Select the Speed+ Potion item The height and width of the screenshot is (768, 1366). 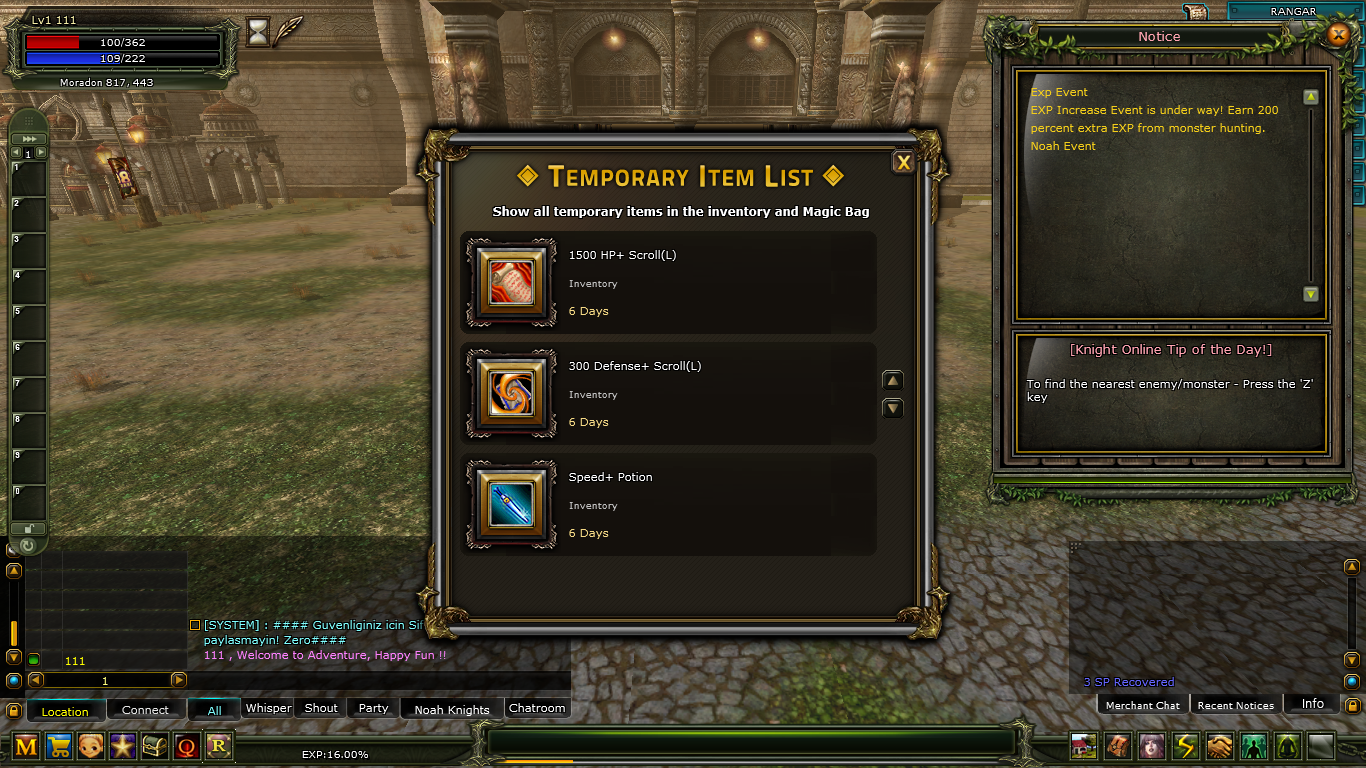coord(511,504)
